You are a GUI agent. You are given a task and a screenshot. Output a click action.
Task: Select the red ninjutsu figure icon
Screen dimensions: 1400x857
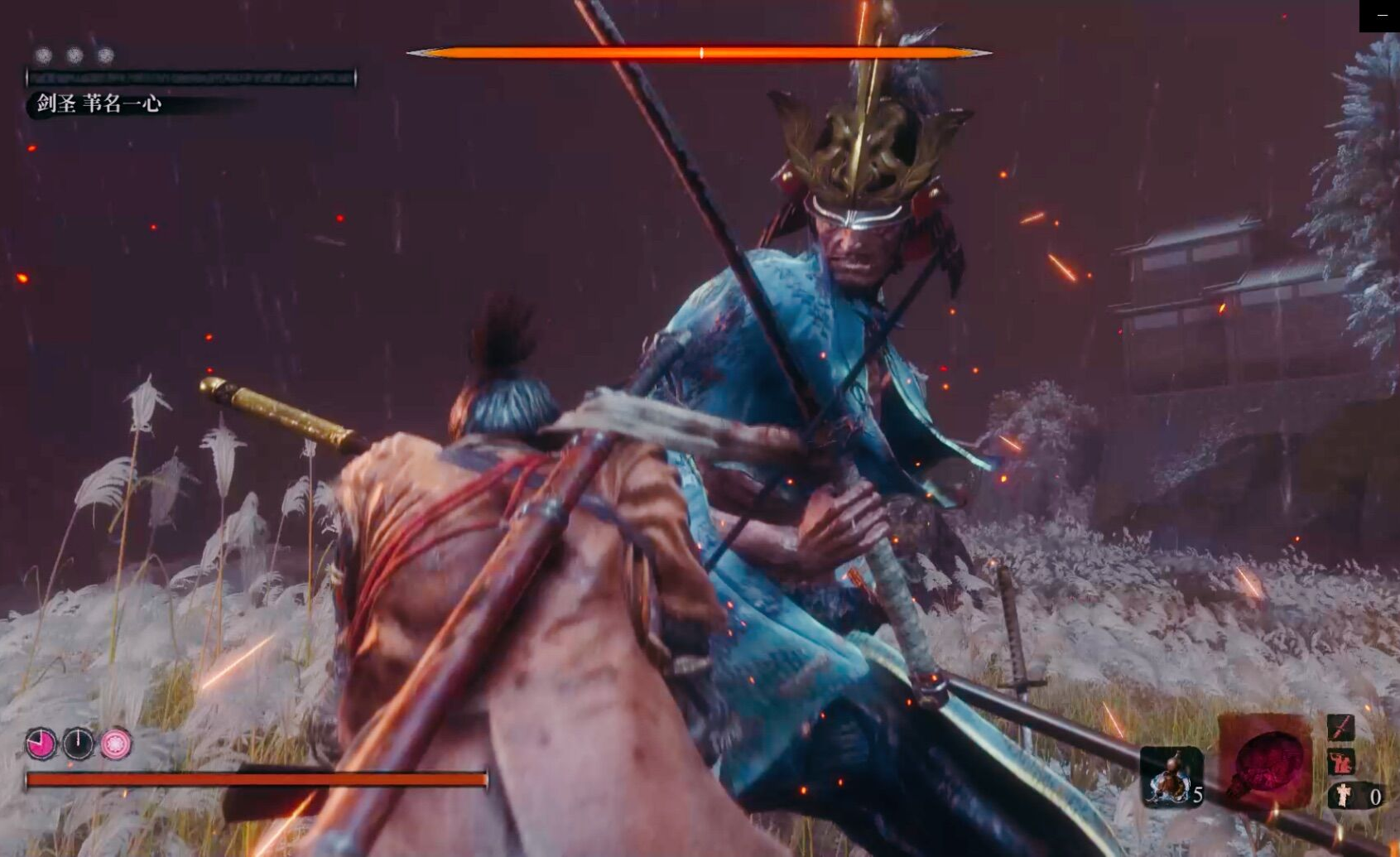(1340, 761)
